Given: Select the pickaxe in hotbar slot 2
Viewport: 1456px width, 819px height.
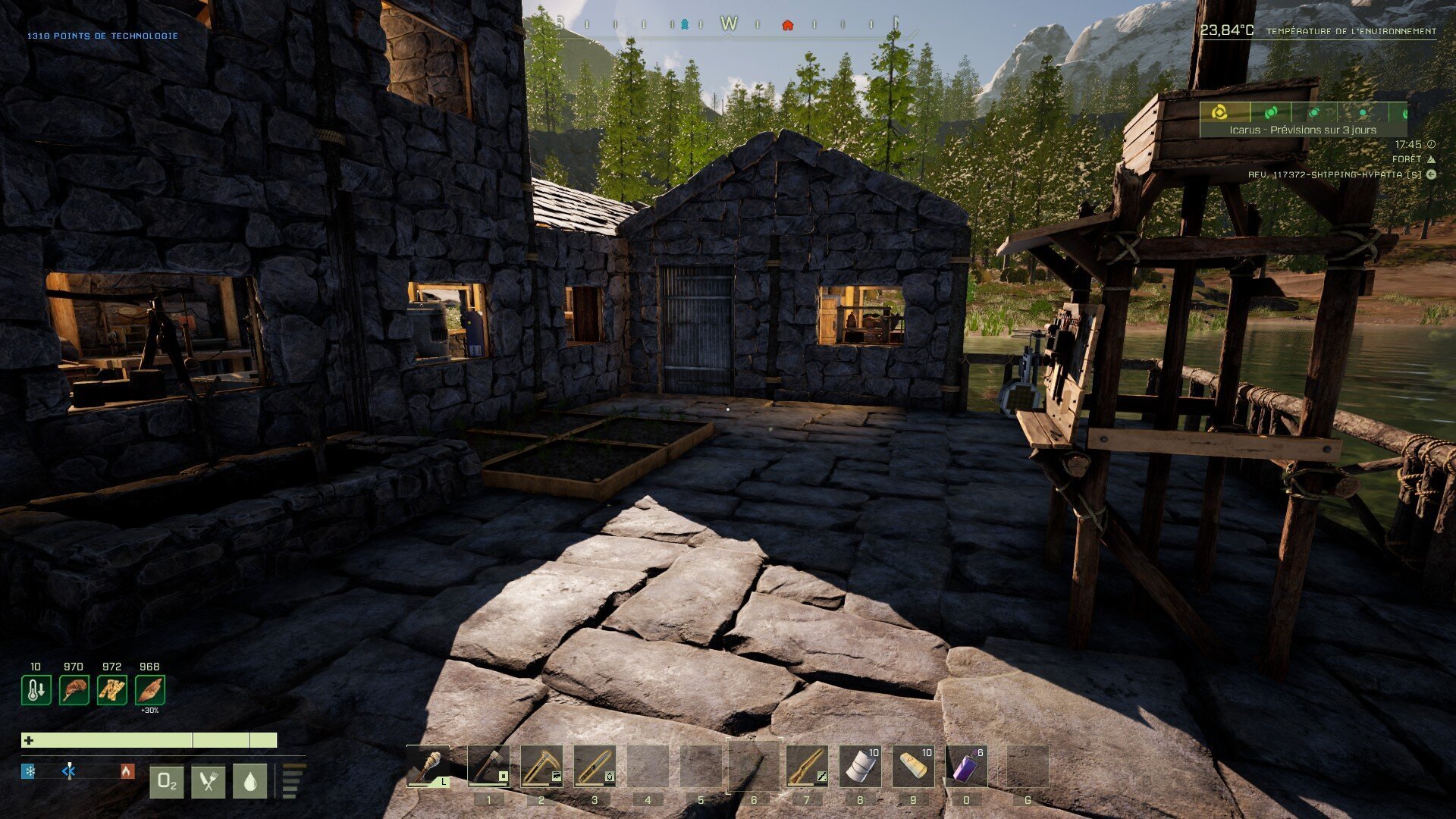Looking at the screenshot, I should click(541, 766).
